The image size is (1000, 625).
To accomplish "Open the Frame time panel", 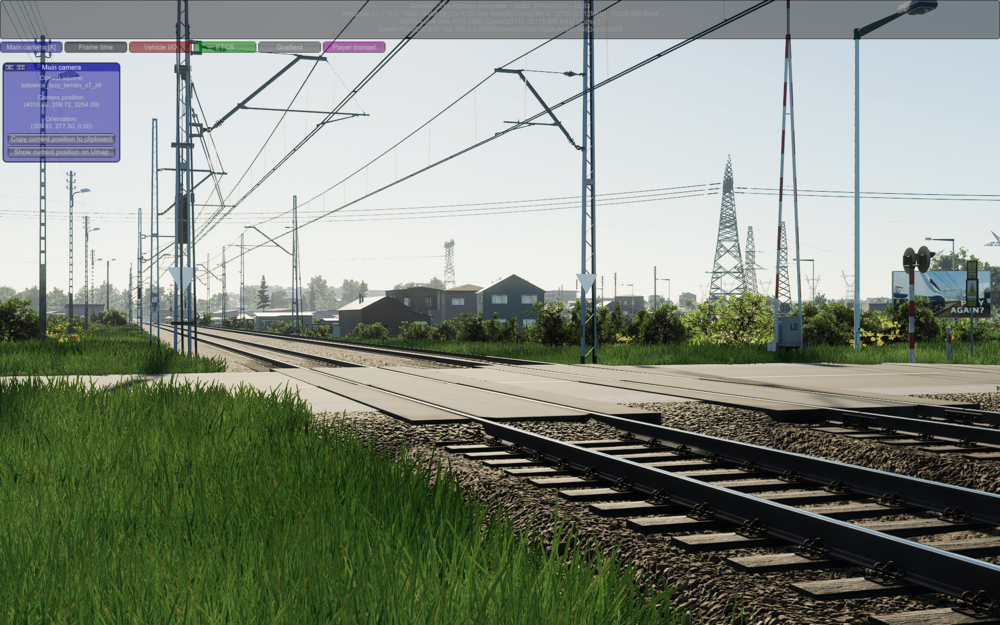I will click(96, 47).
